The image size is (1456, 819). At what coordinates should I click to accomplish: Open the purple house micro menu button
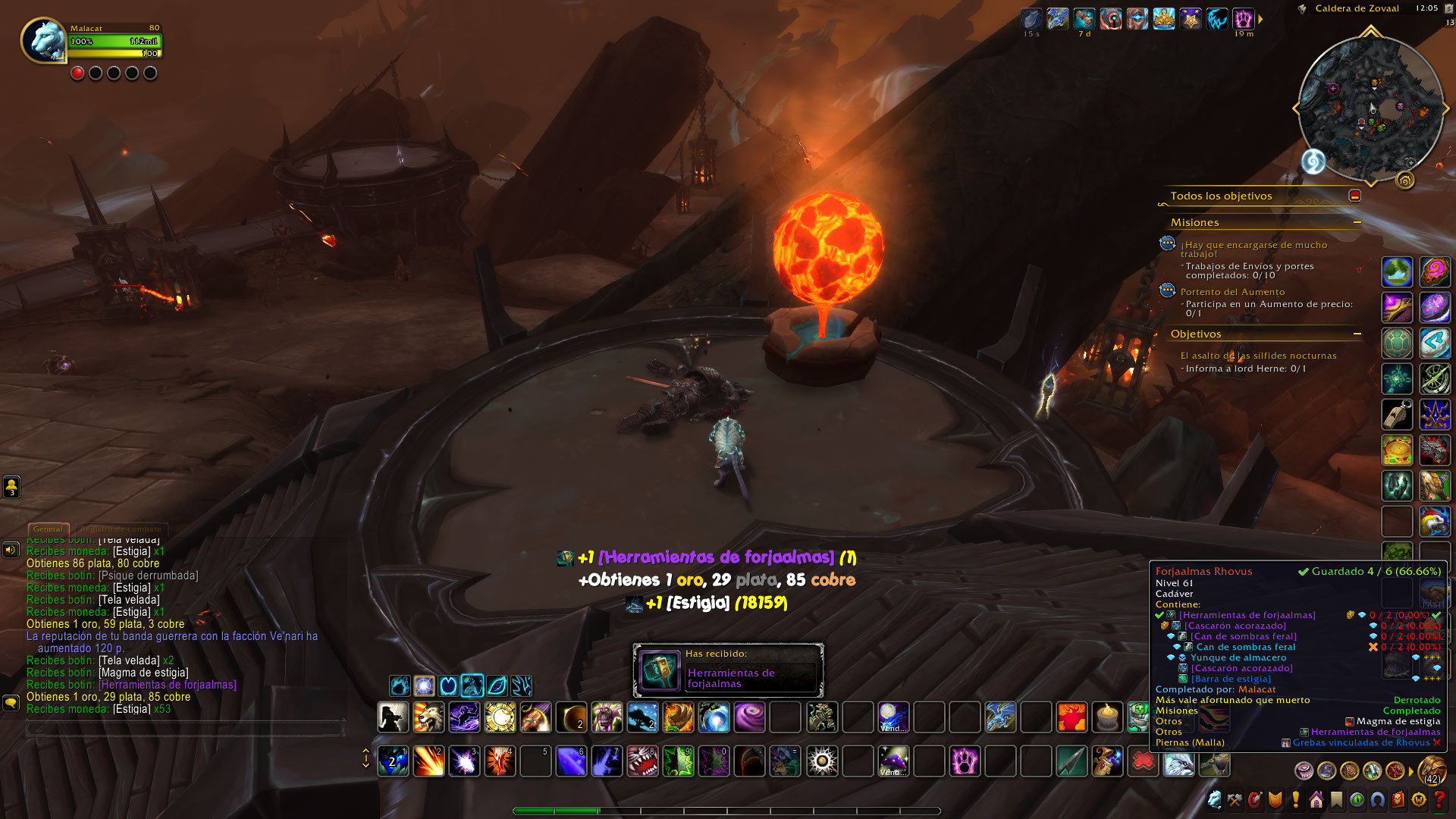(x=1316, y=800)
